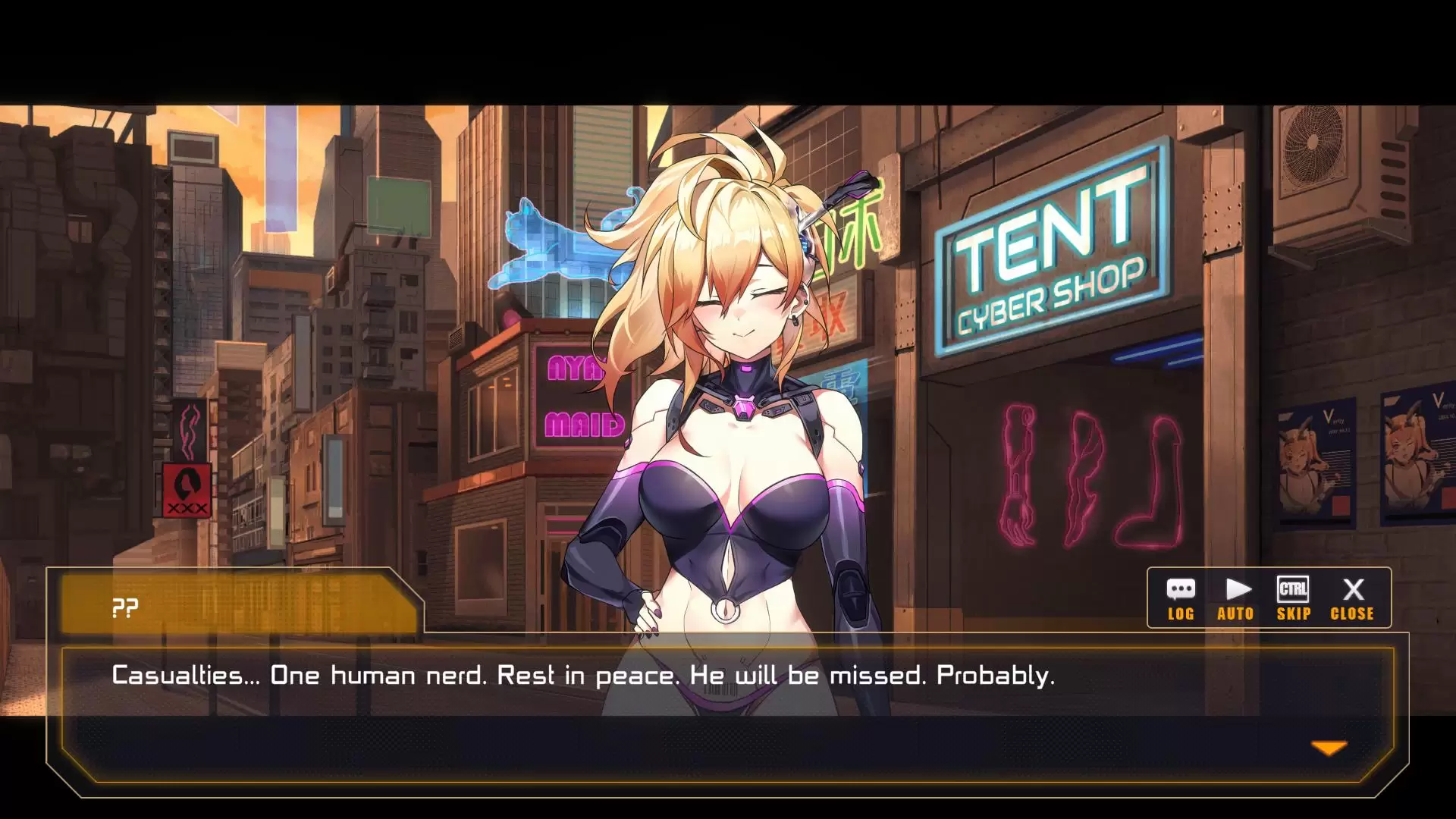
Task: Advance dialogue with the orange arrow indicator
Action: pos(1329,748)
